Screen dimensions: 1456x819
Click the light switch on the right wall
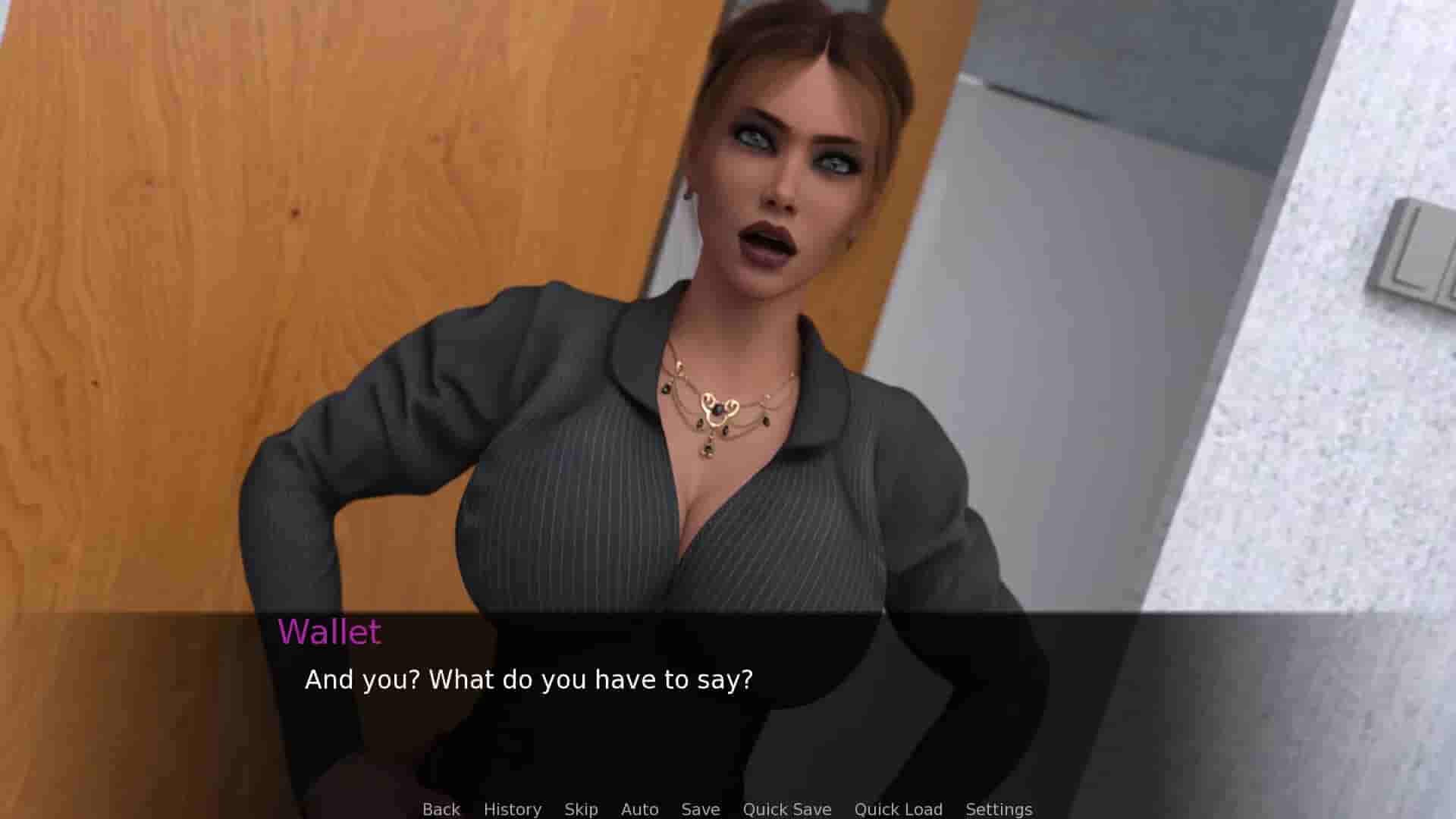tap(1426, 243)
